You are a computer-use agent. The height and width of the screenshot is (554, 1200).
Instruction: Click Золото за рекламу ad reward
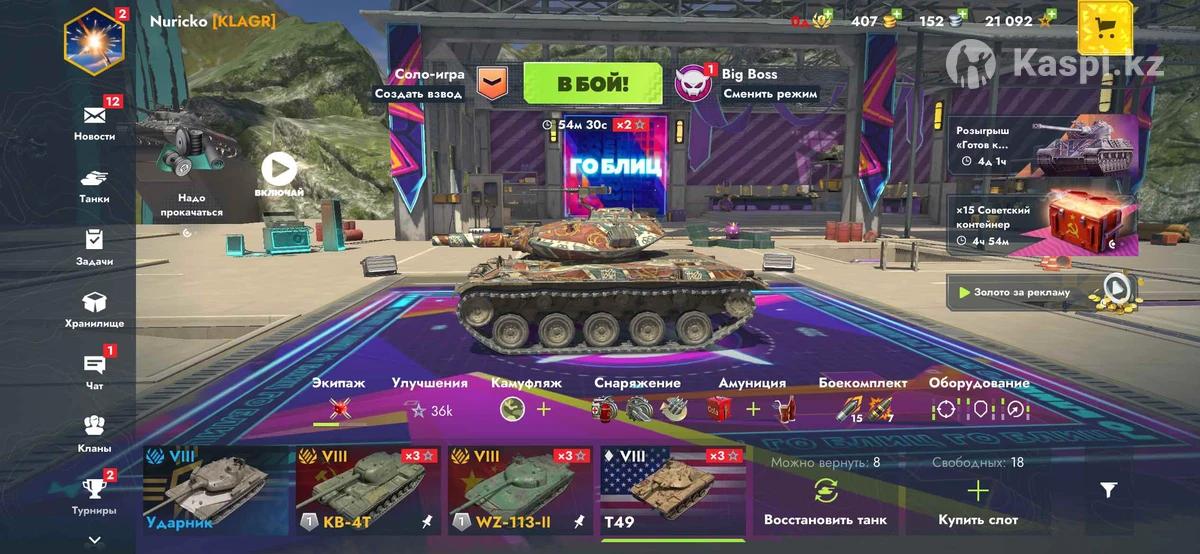pyautogui.click(x=1043, y=292)
